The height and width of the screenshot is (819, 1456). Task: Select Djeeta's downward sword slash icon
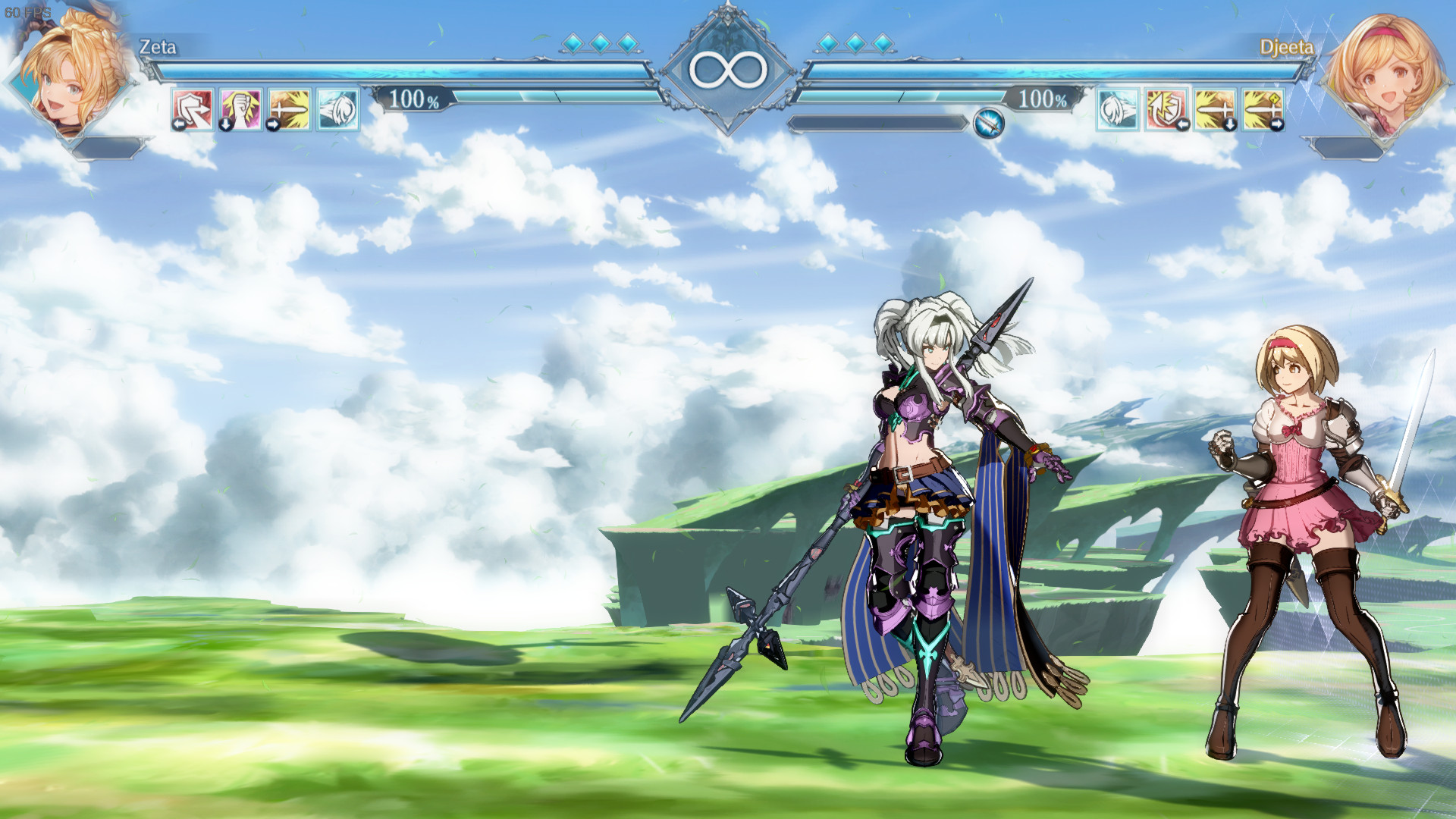(1213, 111)
